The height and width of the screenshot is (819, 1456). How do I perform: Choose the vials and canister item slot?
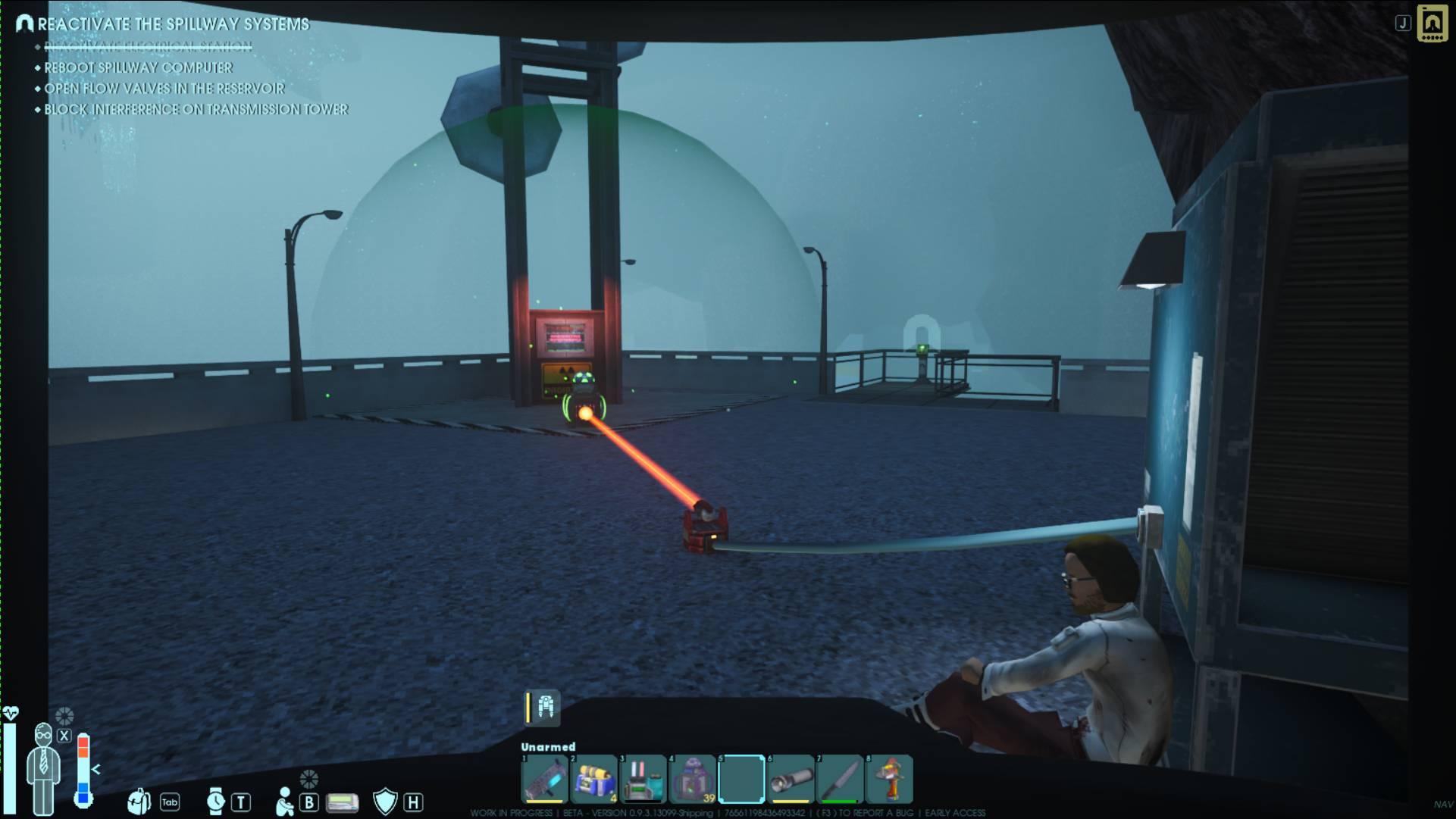[643, 779]
